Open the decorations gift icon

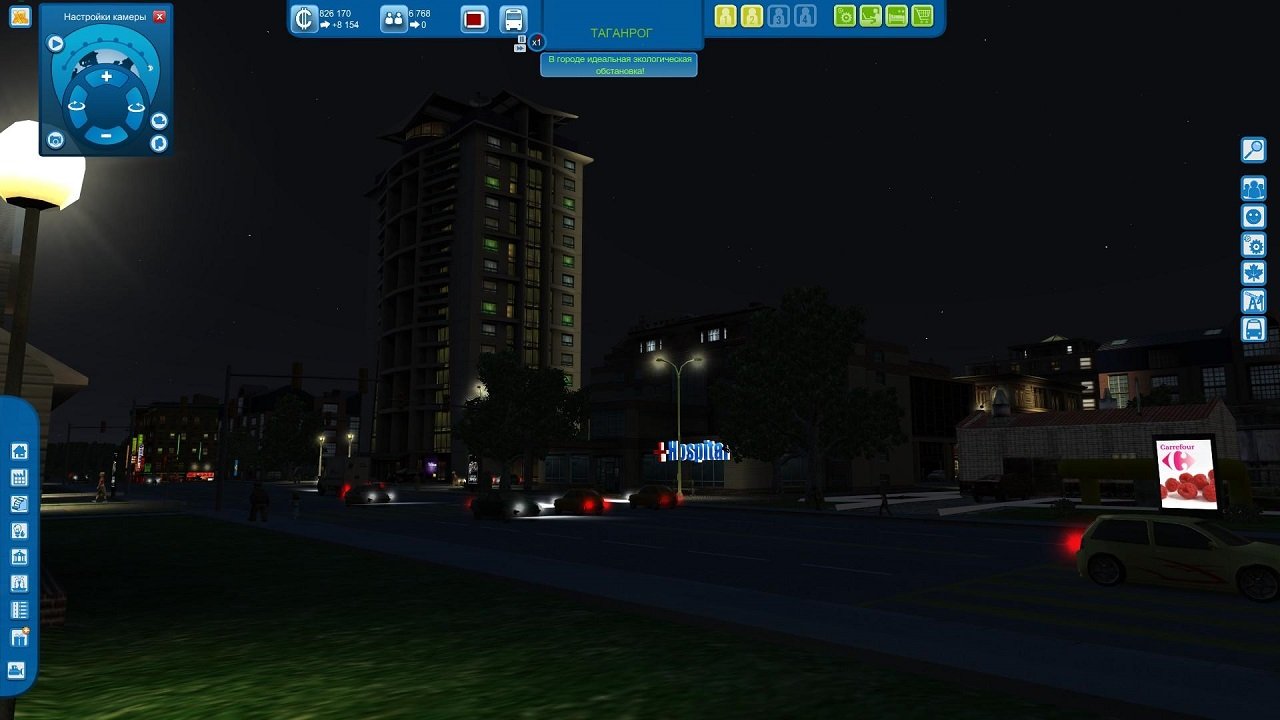21,636
